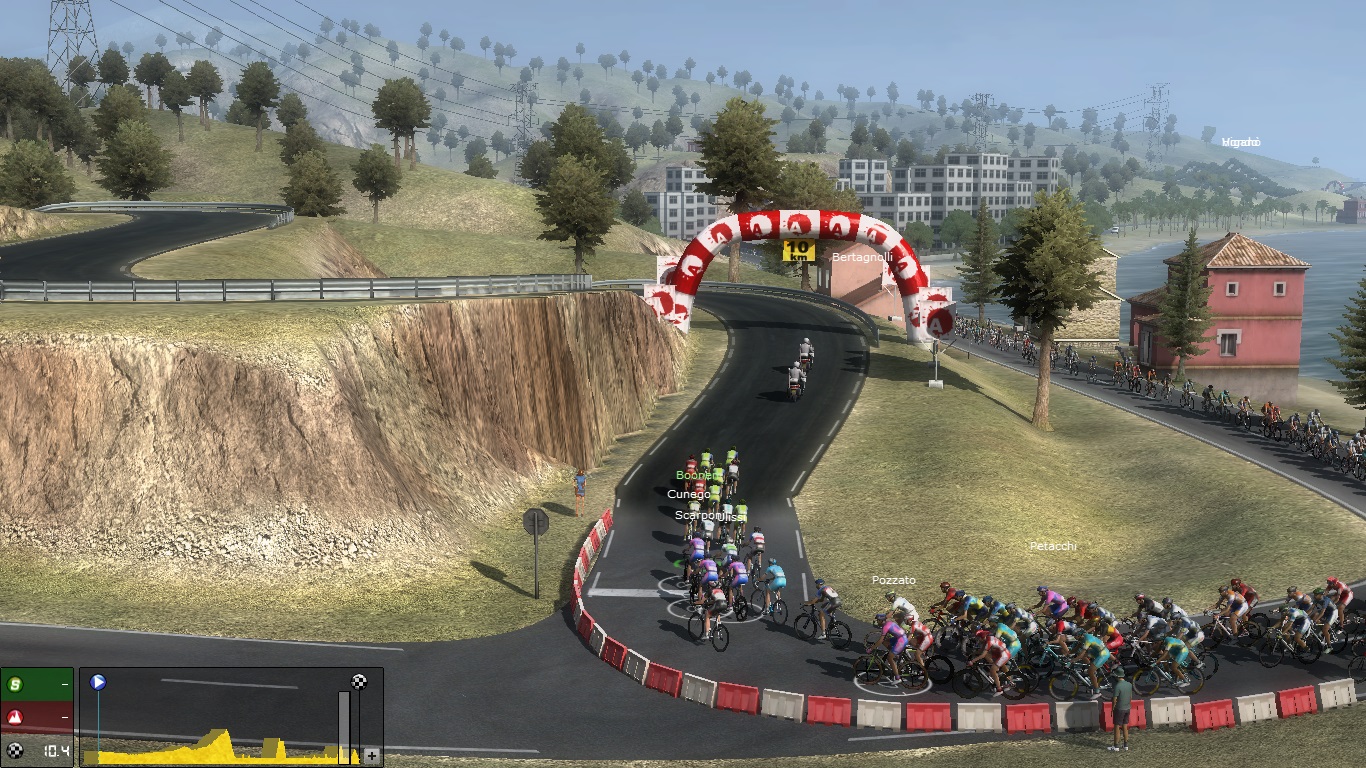Click the yellow stage elevation profile

tap(215, 748)
